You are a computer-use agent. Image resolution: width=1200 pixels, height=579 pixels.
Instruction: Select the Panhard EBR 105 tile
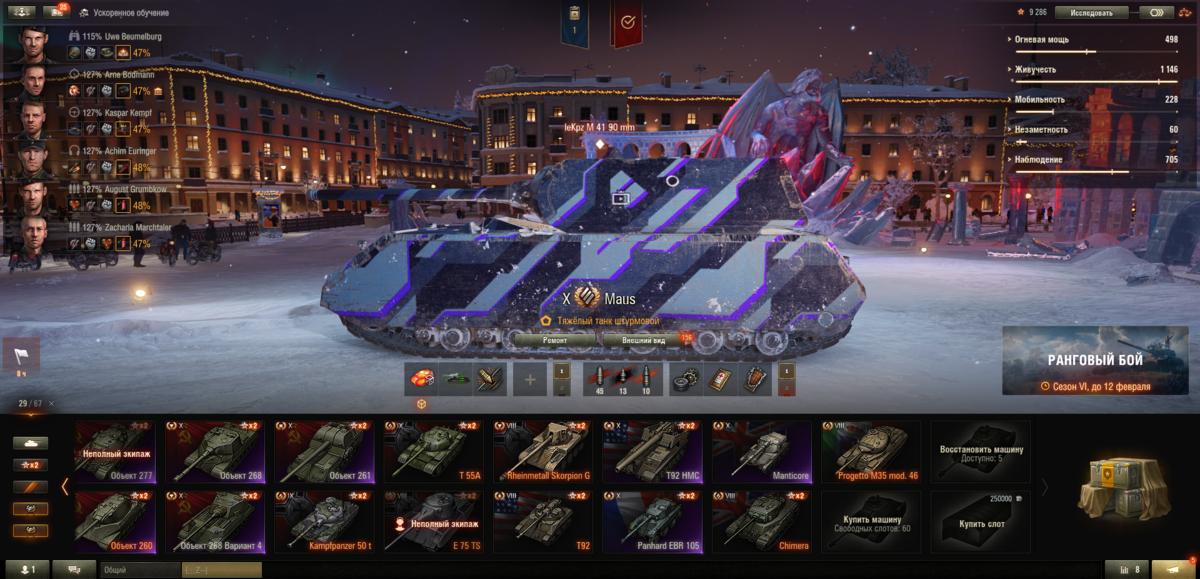[x=651, y=521]
